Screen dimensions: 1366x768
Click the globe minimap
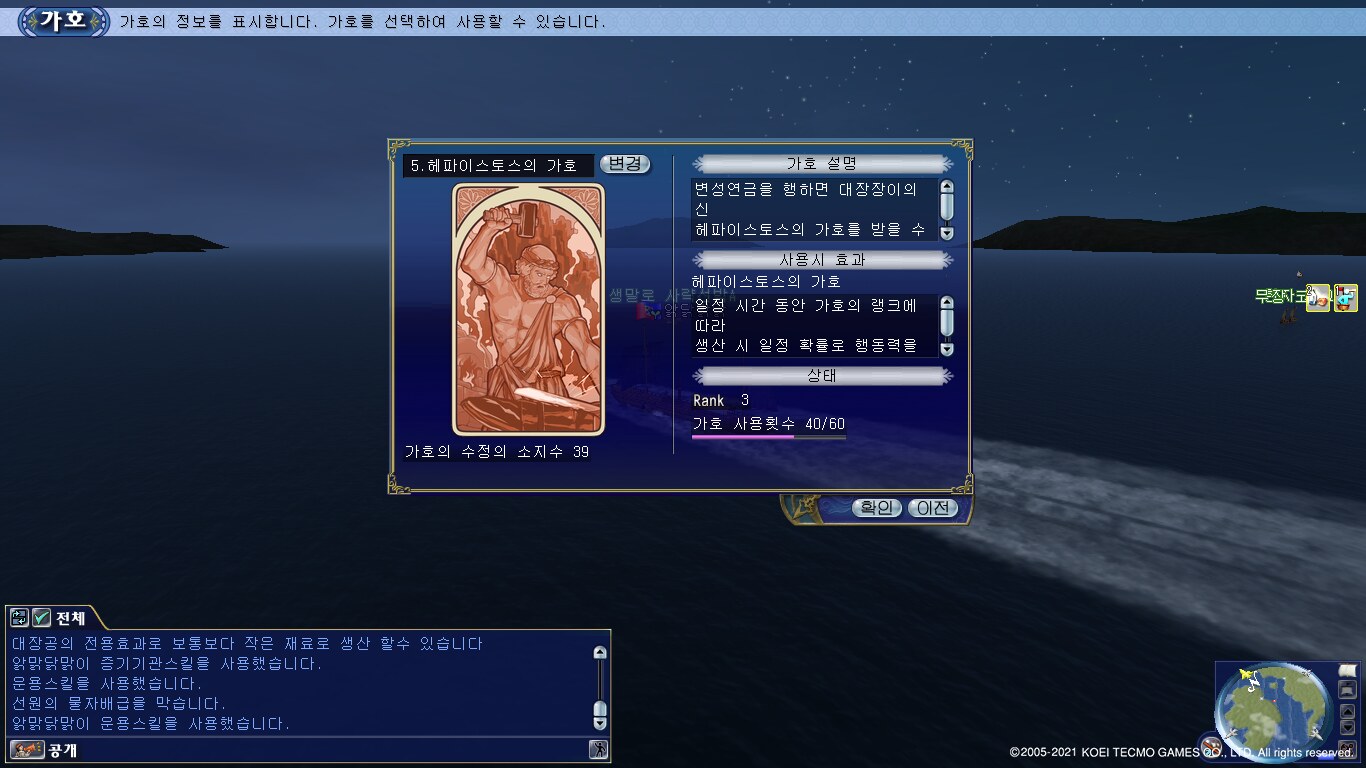click(1271, 710)
